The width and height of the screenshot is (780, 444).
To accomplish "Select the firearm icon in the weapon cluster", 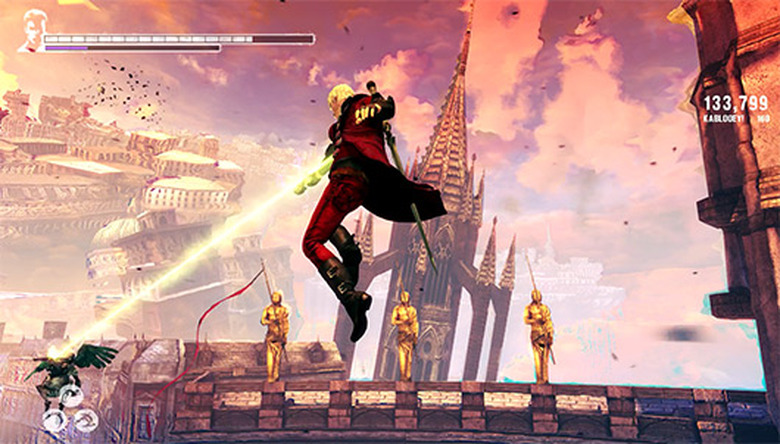I will [x=72, y=396].
